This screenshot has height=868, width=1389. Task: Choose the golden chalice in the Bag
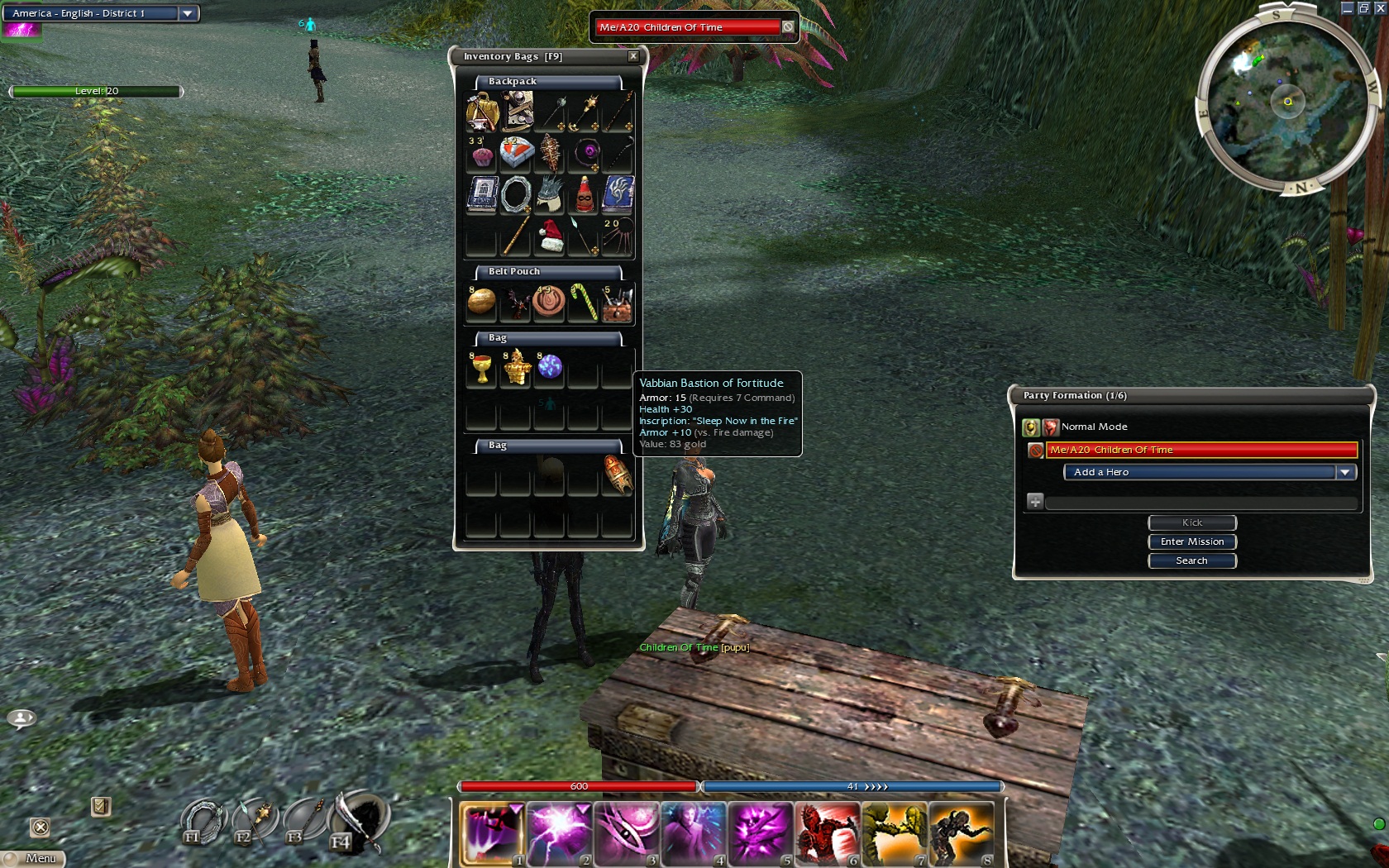pyautogui.click(x=481, y=368)
